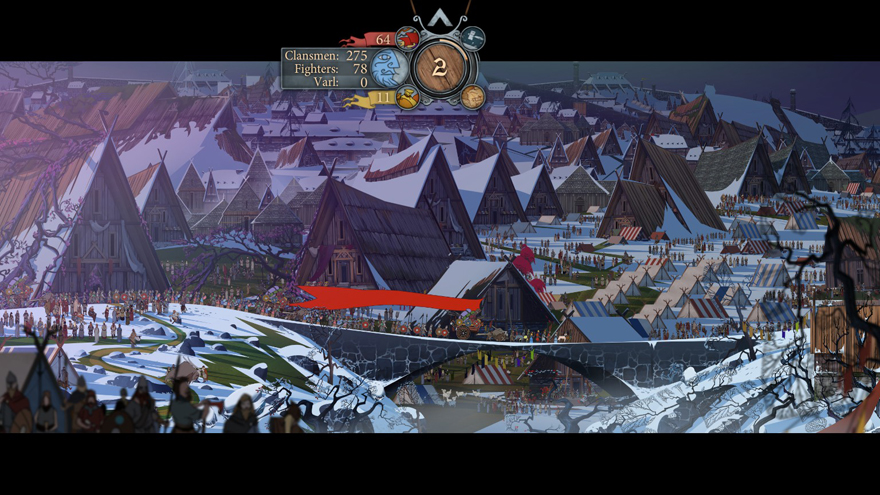This screenshot has height=495, width=880.
Task: Open the parchment map icon
Action: click(x=473, y=97)
